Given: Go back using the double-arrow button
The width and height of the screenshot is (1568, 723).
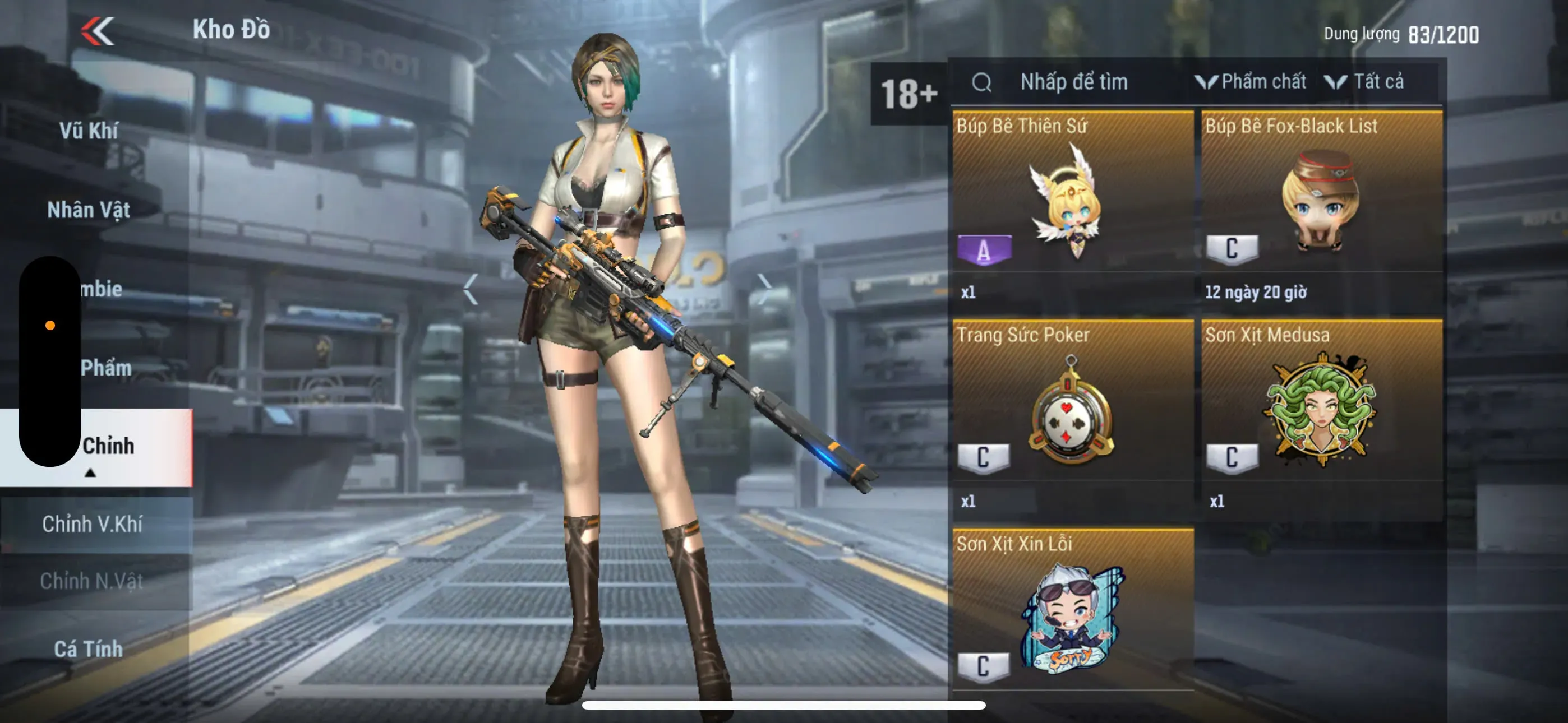Looking at the screenshot, I should click(98, 30).
